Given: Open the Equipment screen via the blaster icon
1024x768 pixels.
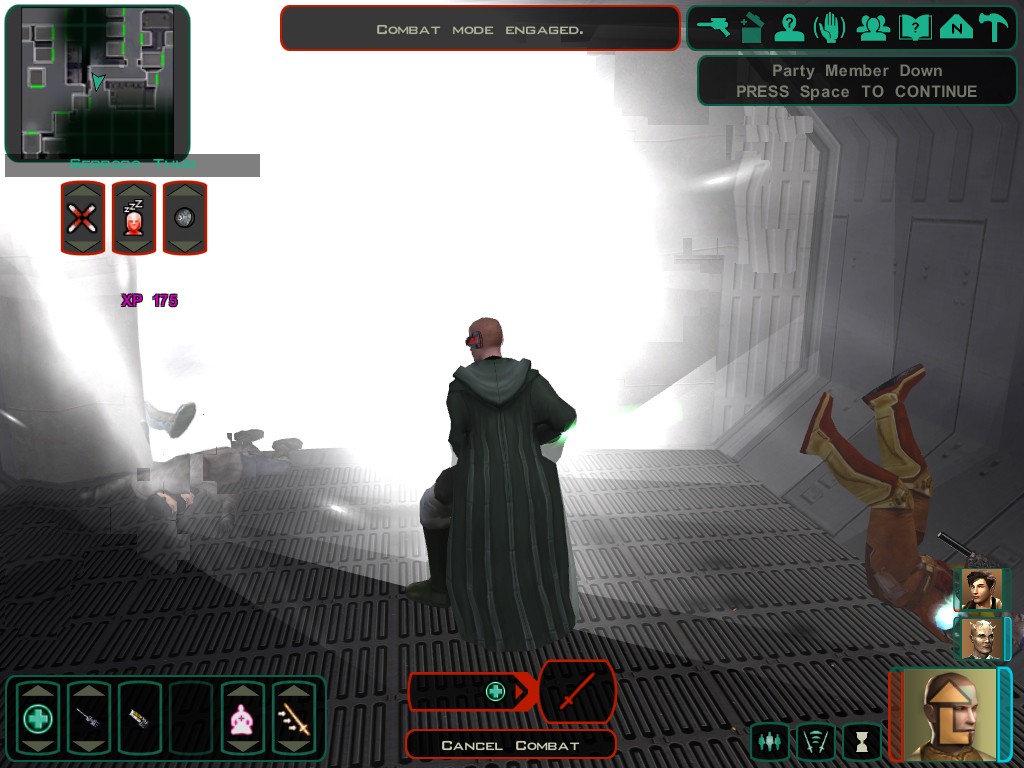Looking at the screenshot, I should pyautogui.click(x=714, y=28).
